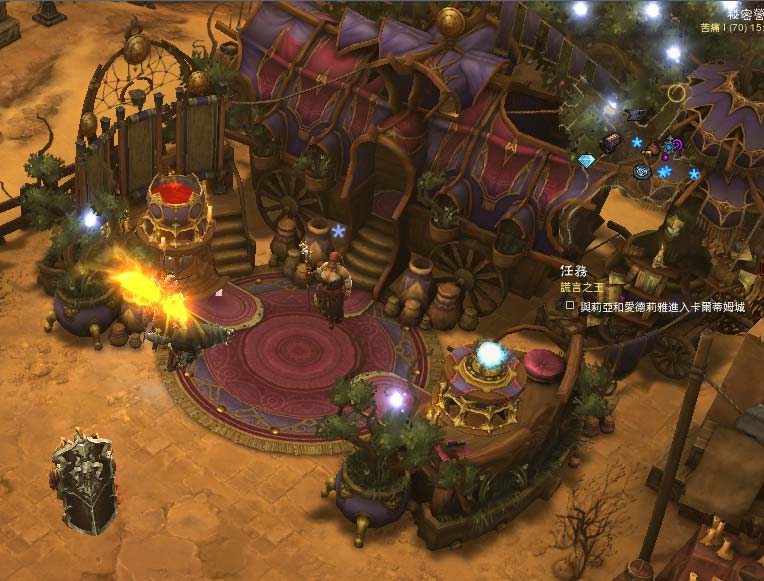
Task: Click the blacksmith anvil marker on the minimap
Action: (633, 115)
